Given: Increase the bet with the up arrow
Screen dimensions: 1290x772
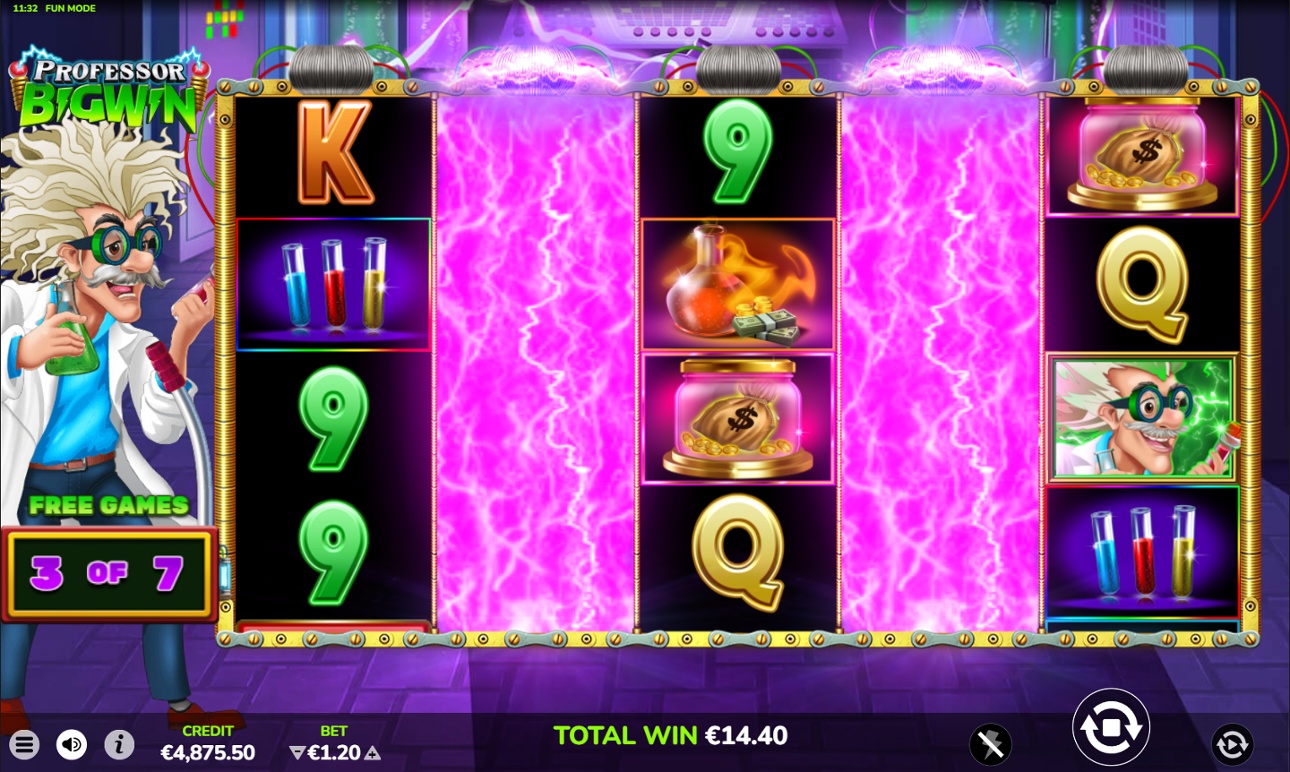Looking at the screenshot, I should point(373,753).
